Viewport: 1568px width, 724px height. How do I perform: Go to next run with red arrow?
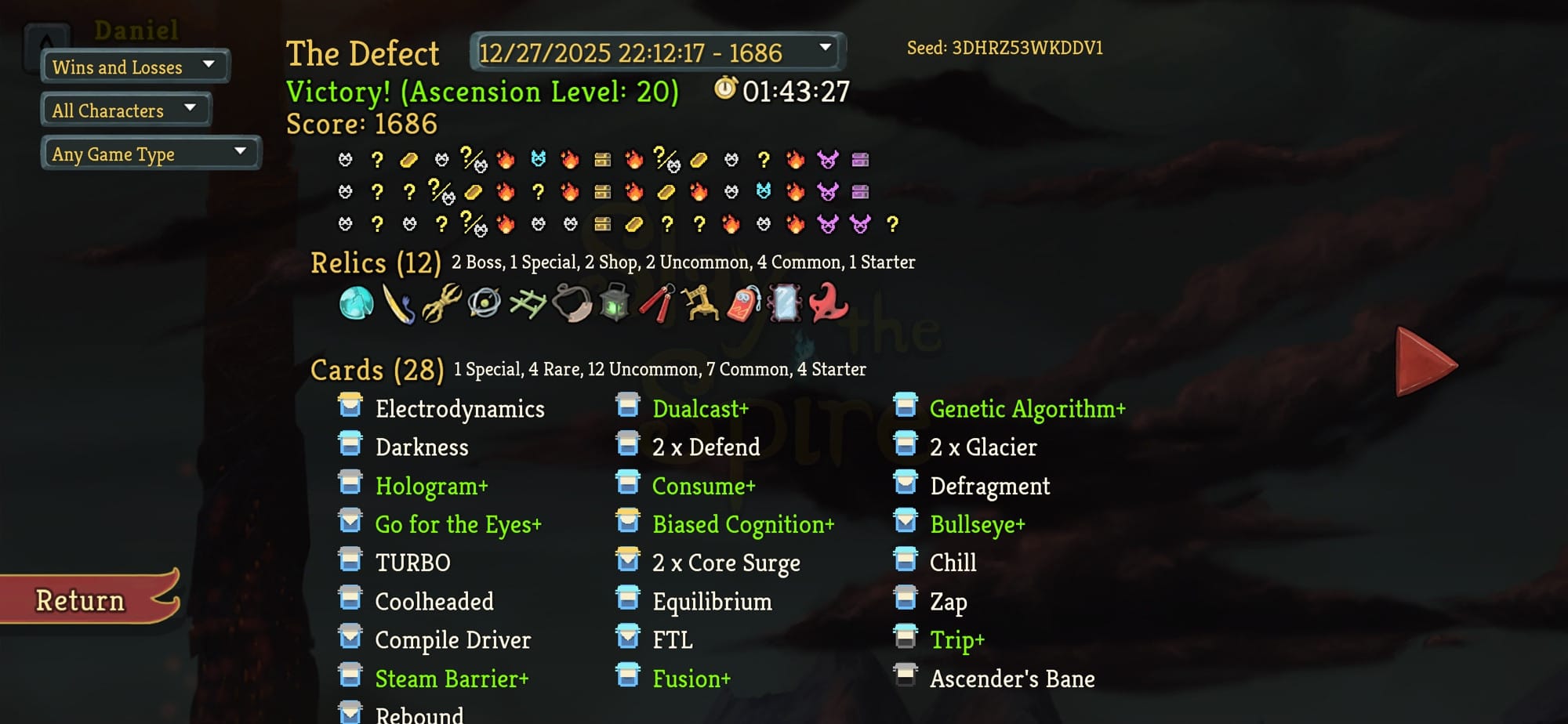(x=1425, y=362)
